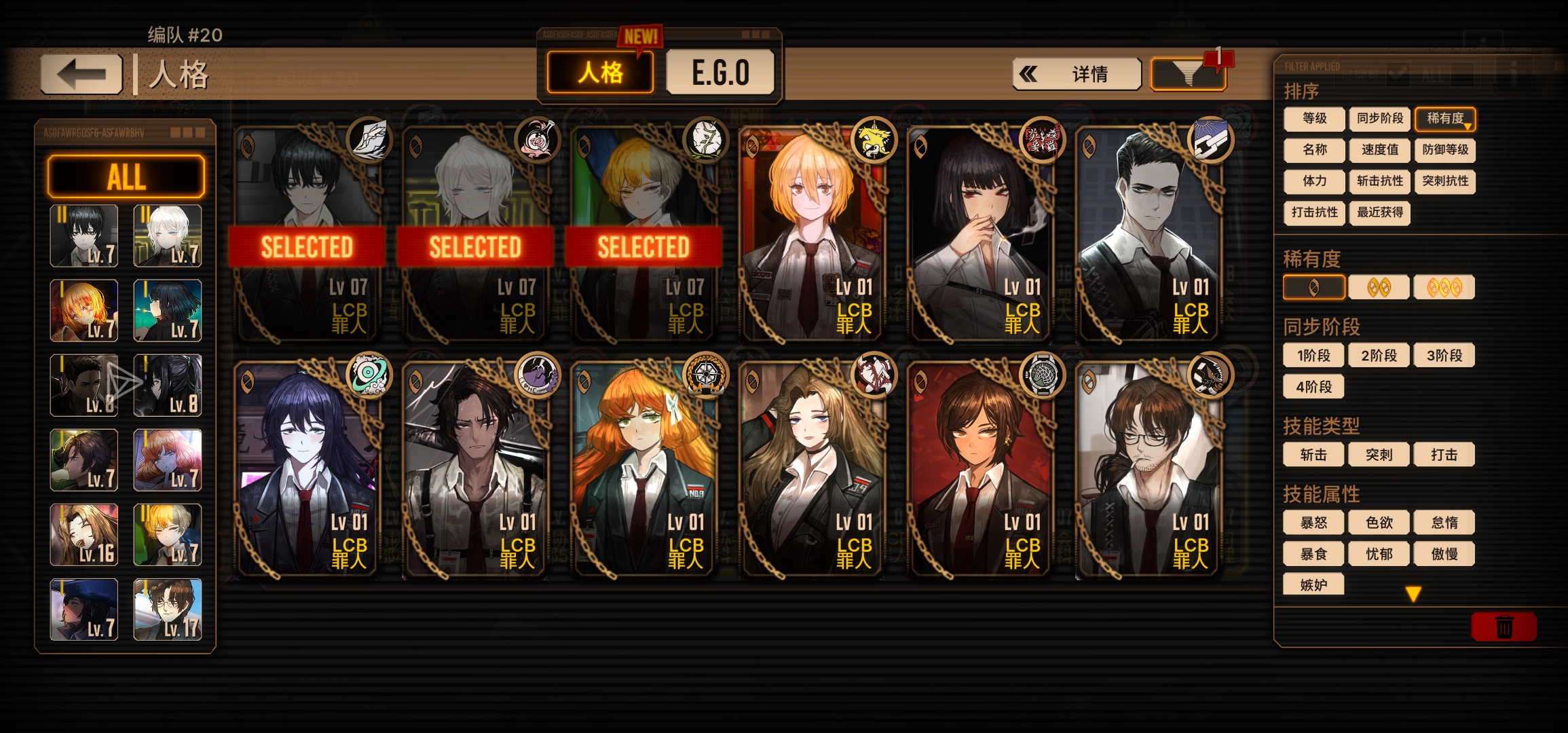Filter skill attribute 暴怒

coord(1313,523)
